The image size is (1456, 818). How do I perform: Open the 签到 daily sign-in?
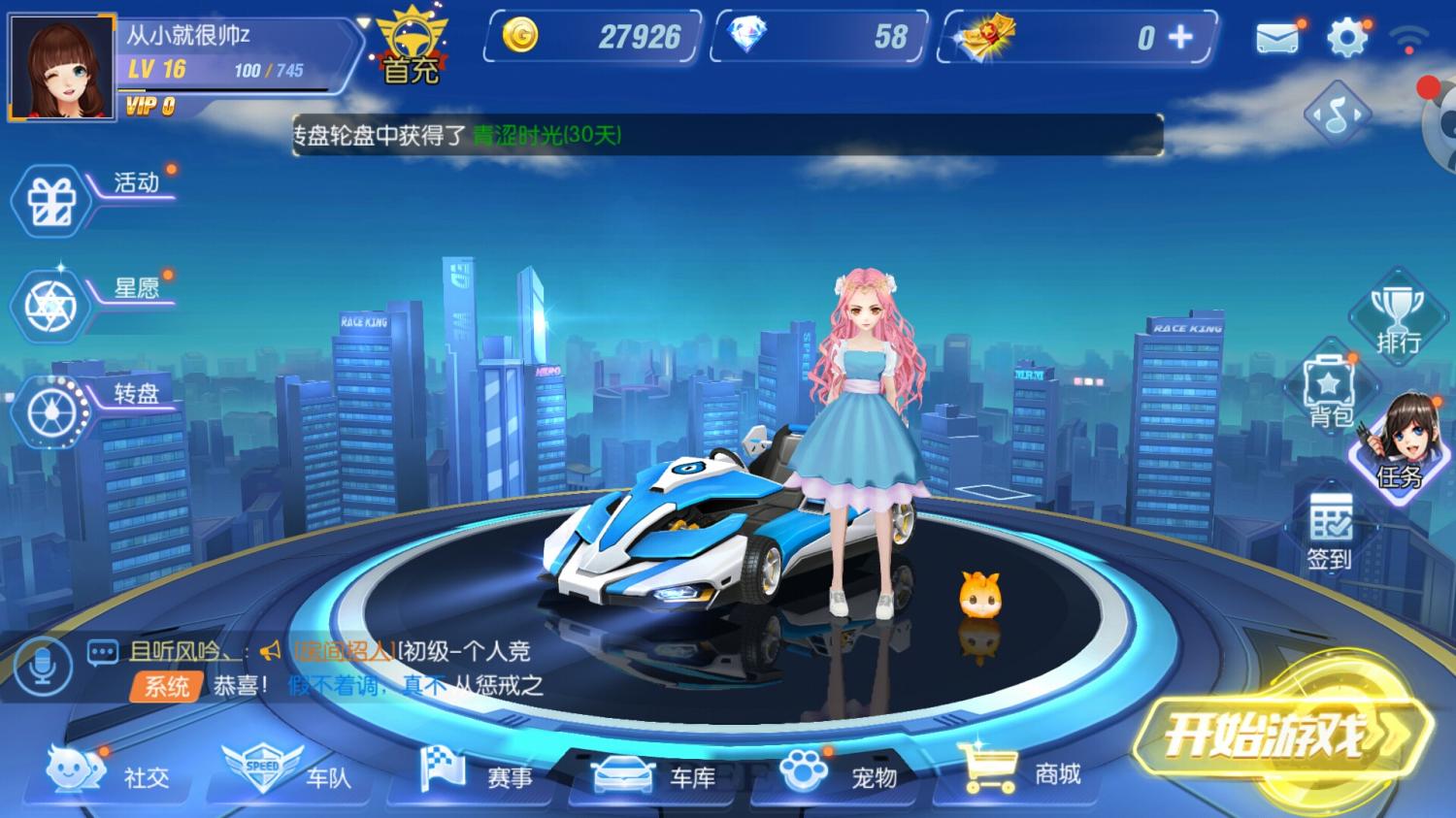(x=1331, y=529)
